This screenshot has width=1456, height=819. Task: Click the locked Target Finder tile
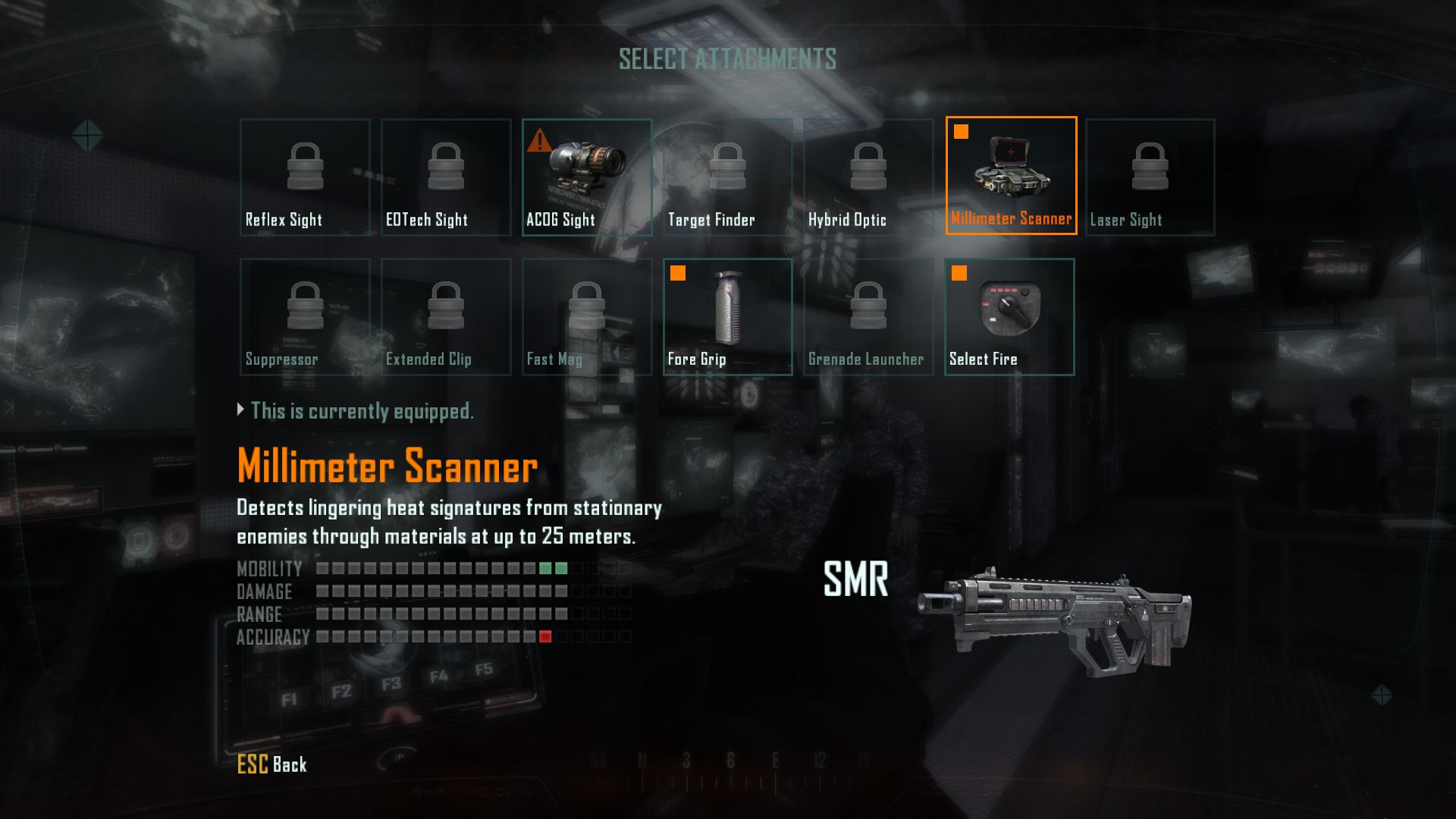click(x=728, y=177)
